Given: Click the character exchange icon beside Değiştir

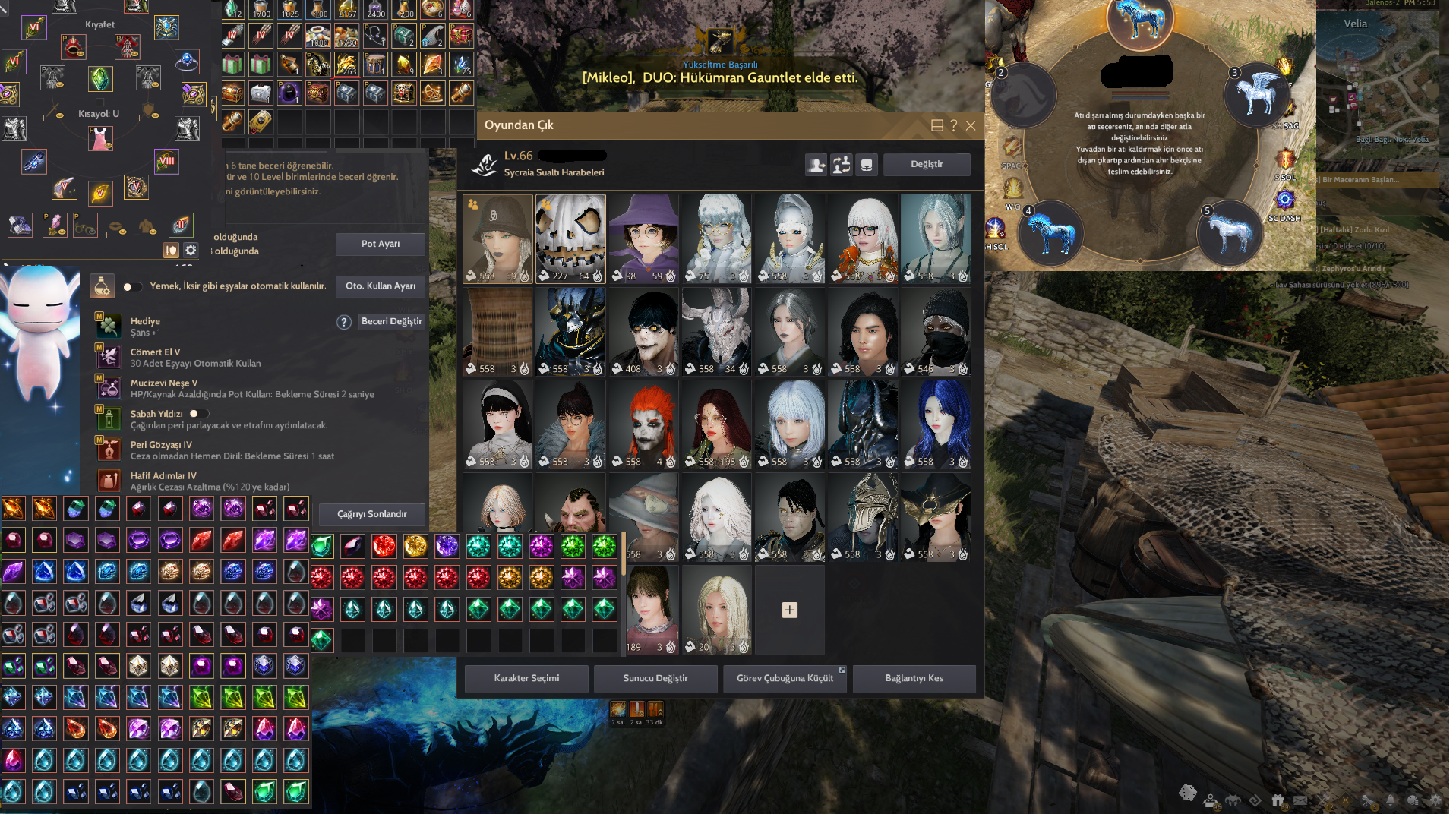Looking at the screenshot, I should click(x=842, y=165).
